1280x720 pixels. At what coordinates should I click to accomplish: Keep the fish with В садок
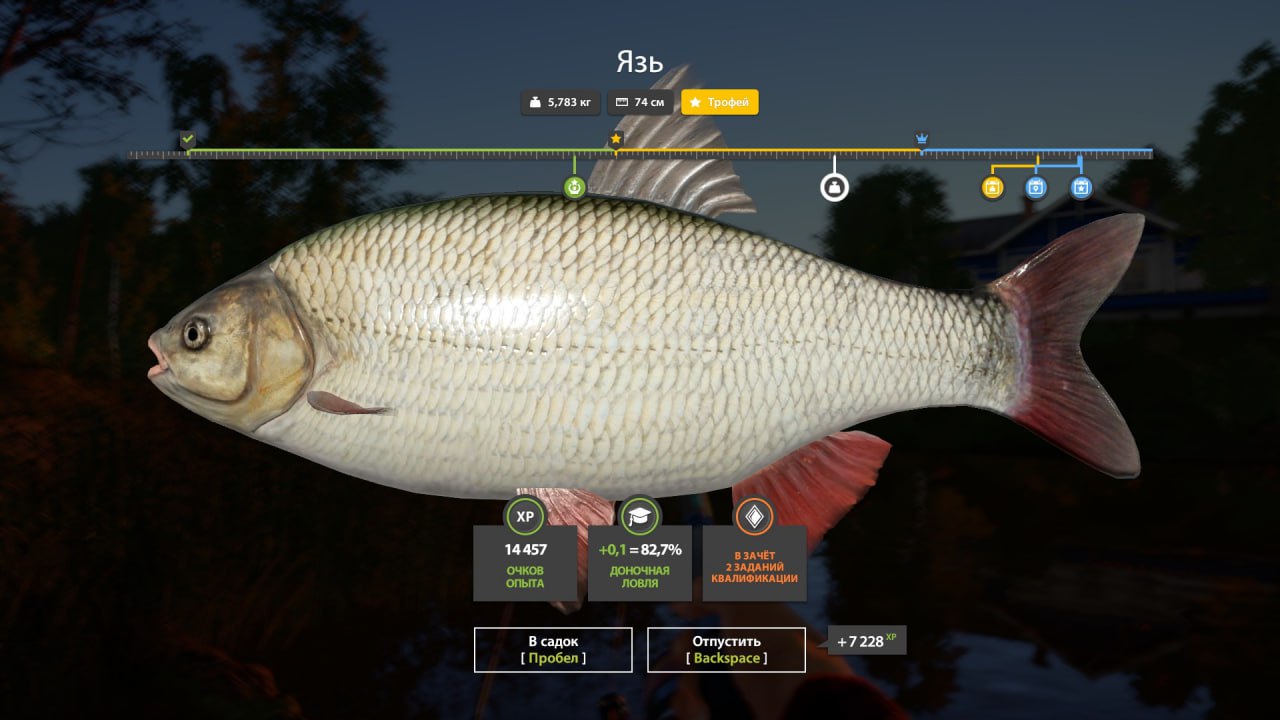pos(553,649)
